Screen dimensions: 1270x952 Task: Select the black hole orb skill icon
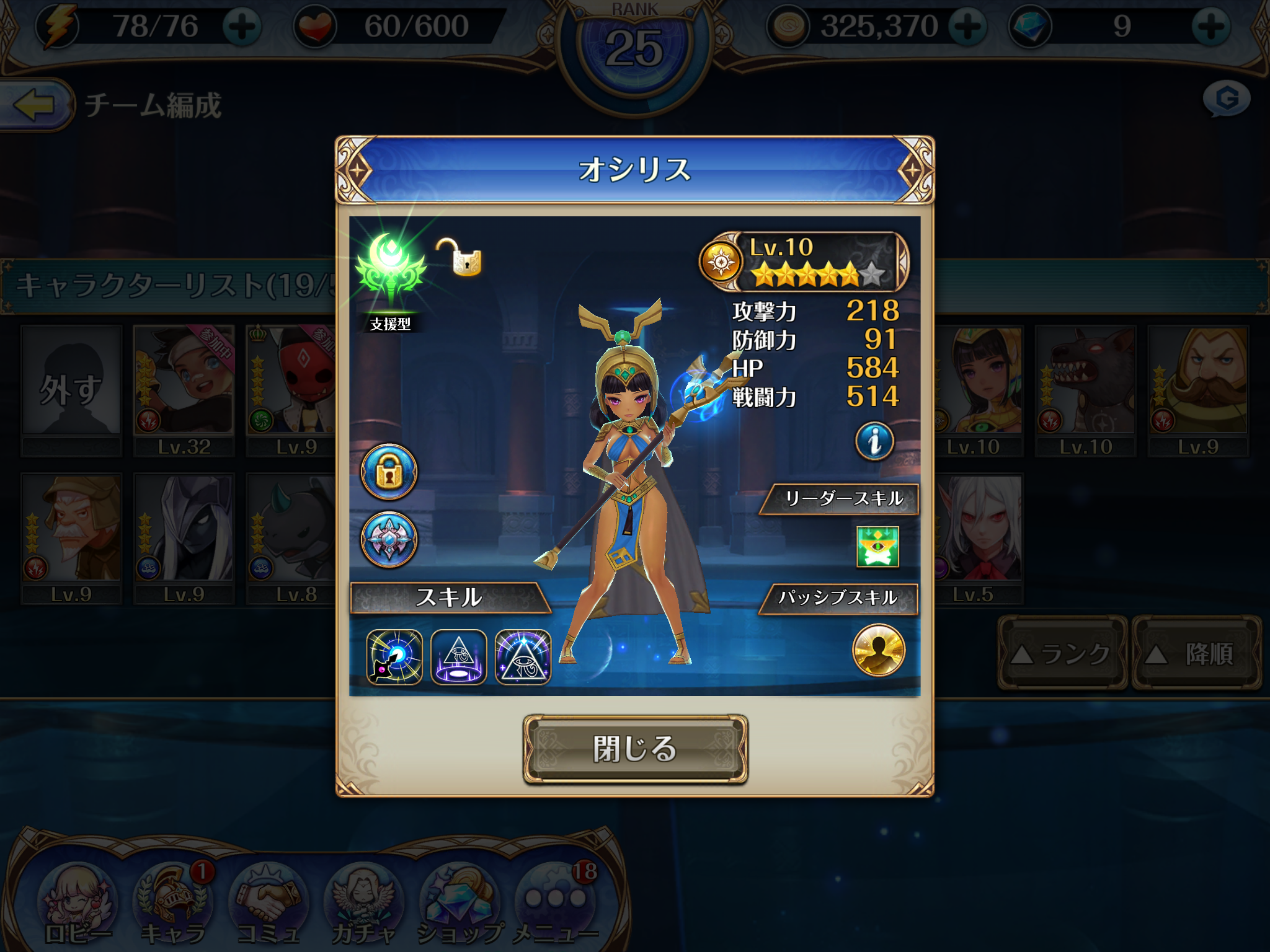click(394, 657)
